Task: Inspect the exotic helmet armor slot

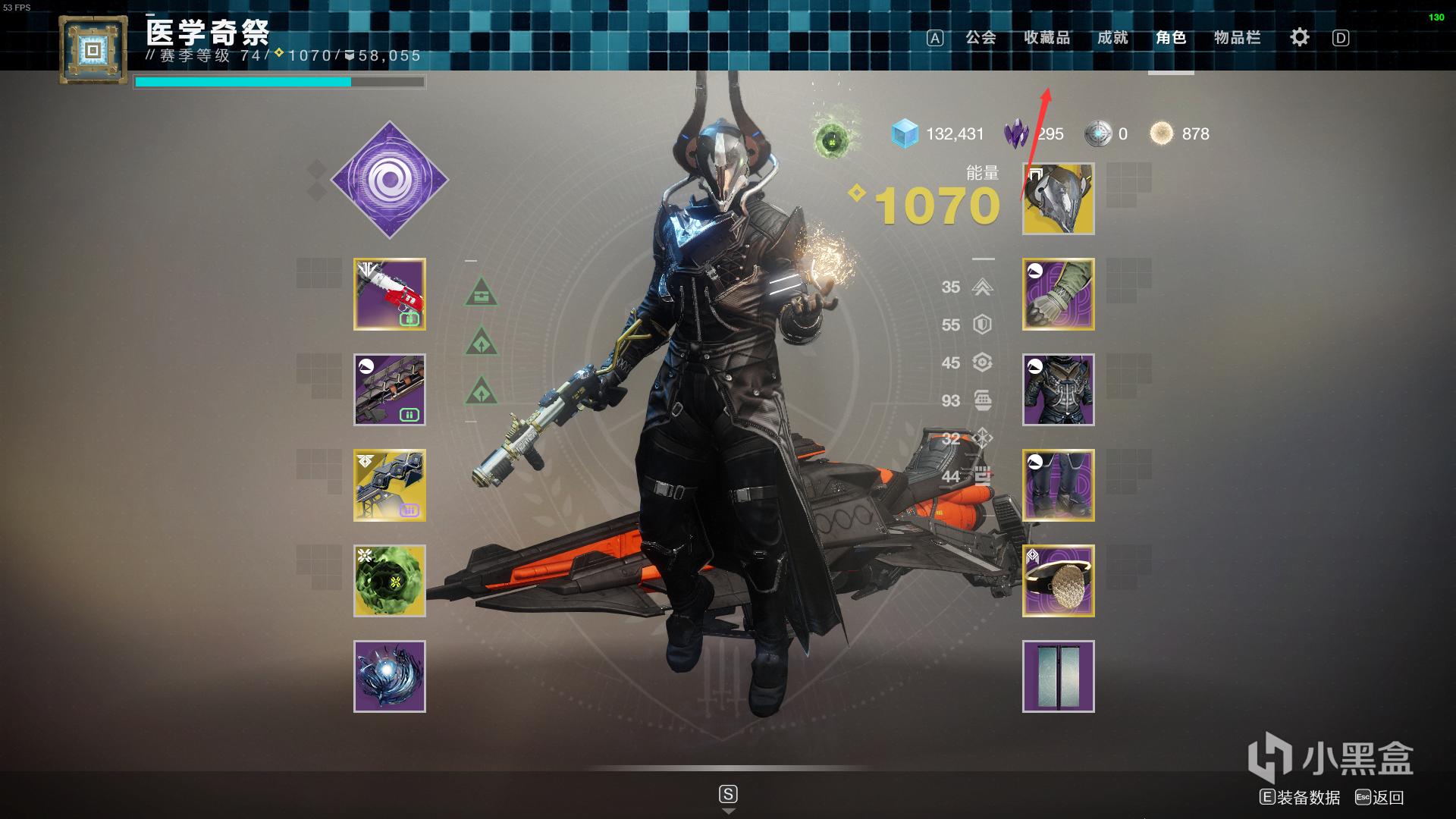Action: 1058,199
